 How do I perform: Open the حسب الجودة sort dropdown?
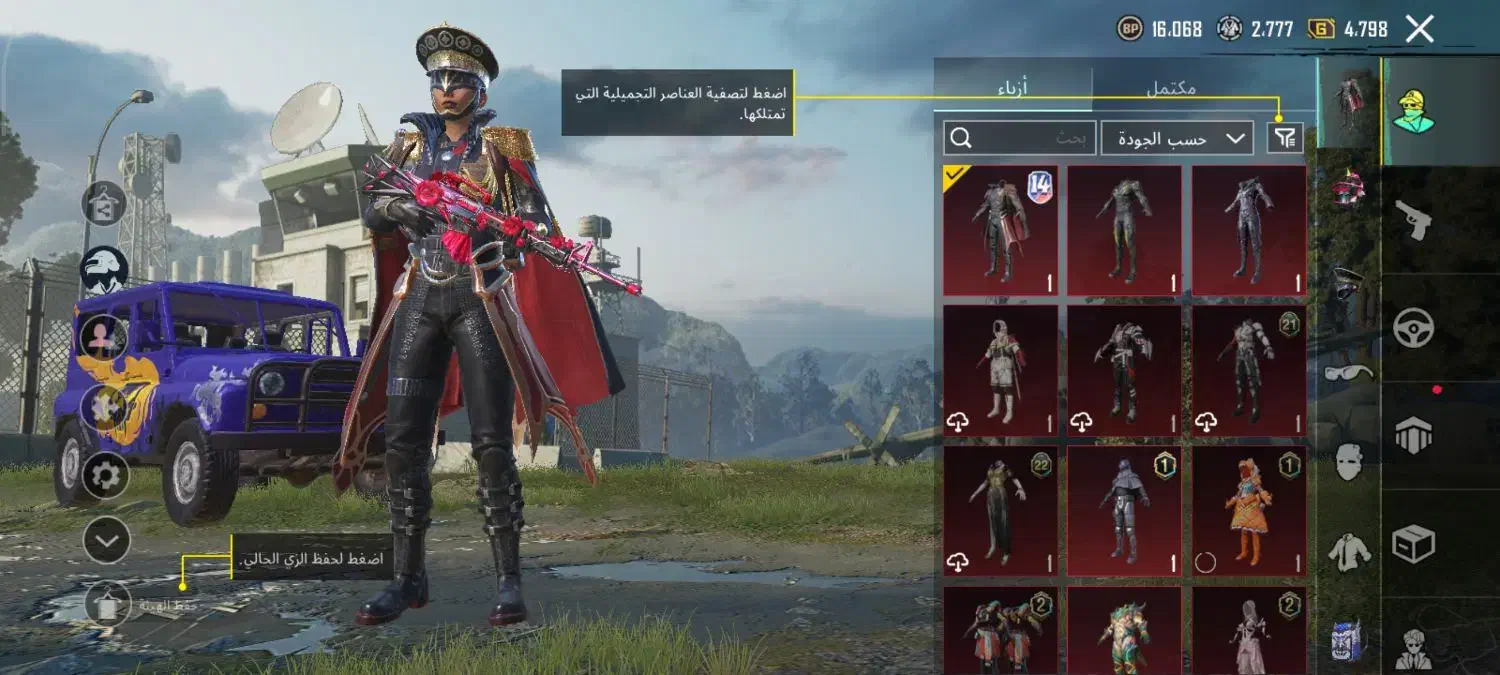(1177, 138)
